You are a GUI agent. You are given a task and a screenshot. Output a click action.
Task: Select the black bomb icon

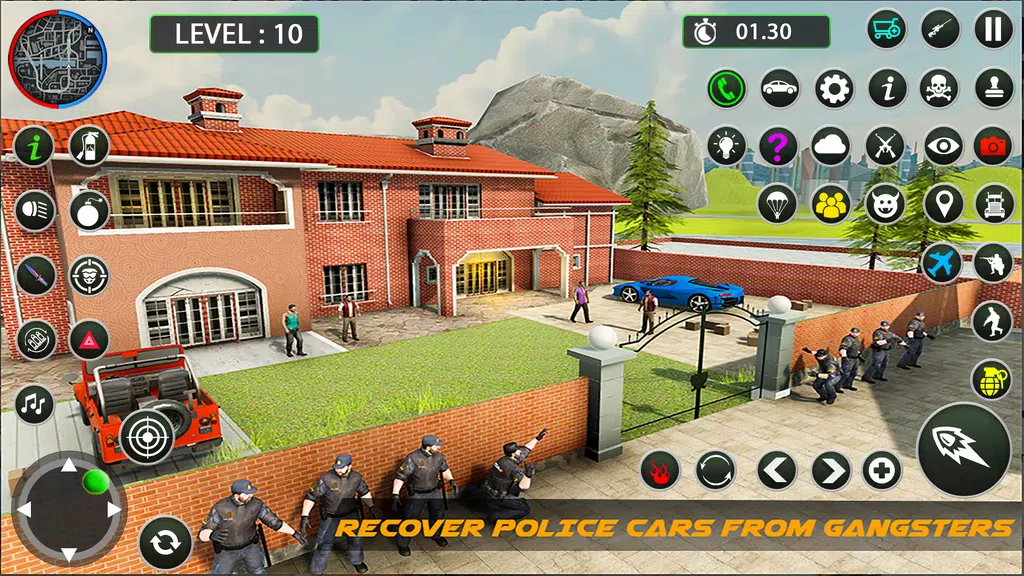coord(90,210)
